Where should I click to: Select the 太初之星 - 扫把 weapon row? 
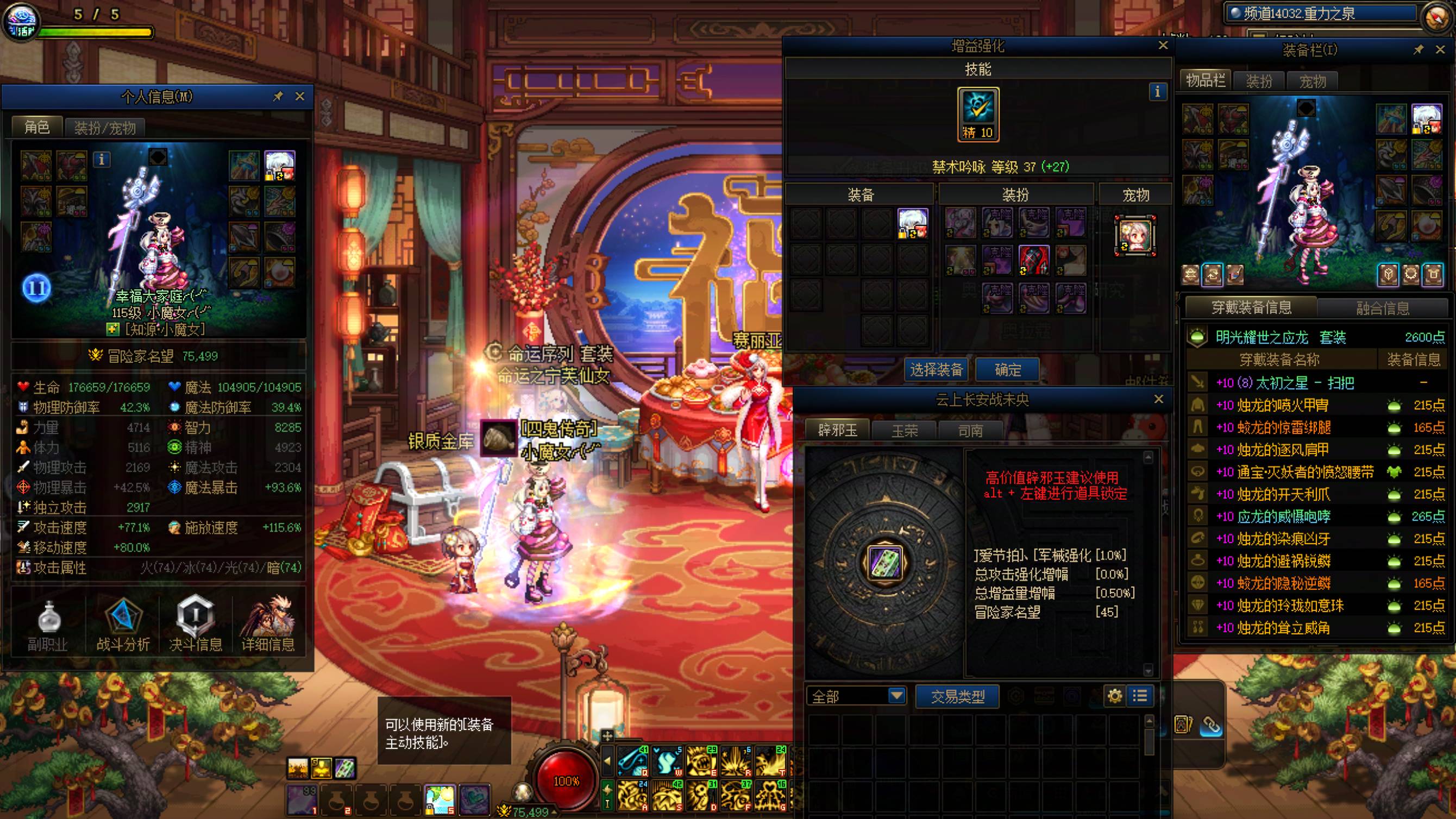click(x=1284, y=383)
